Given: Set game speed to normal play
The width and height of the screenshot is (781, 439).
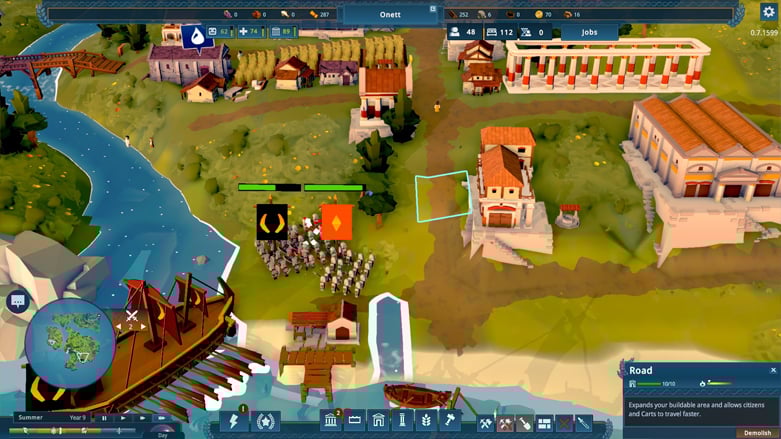Looking at the screenshot, I should [122, 417].
